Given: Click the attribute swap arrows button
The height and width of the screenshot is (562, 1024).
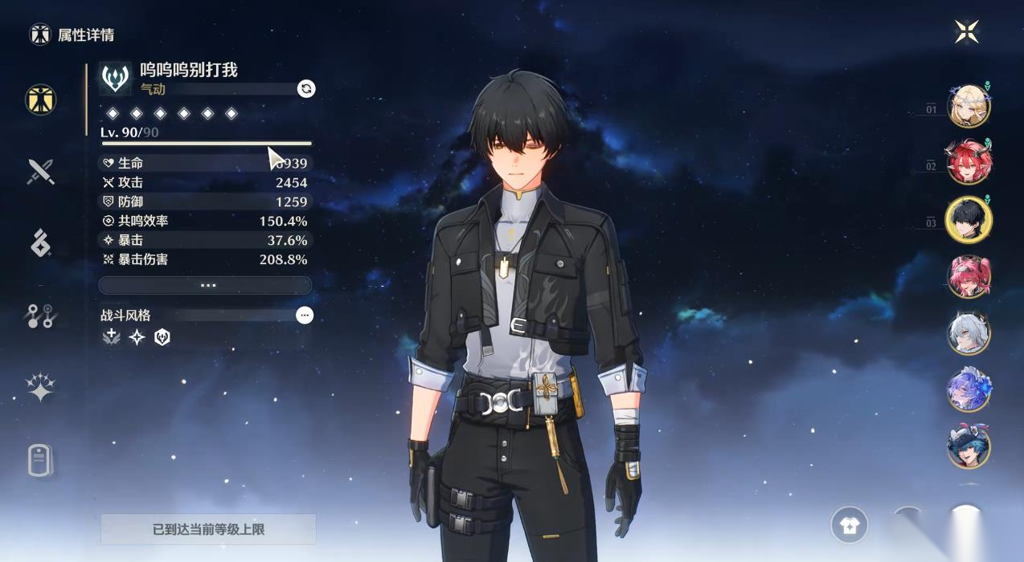Looking at the screenshot, I should pos(306,88).
